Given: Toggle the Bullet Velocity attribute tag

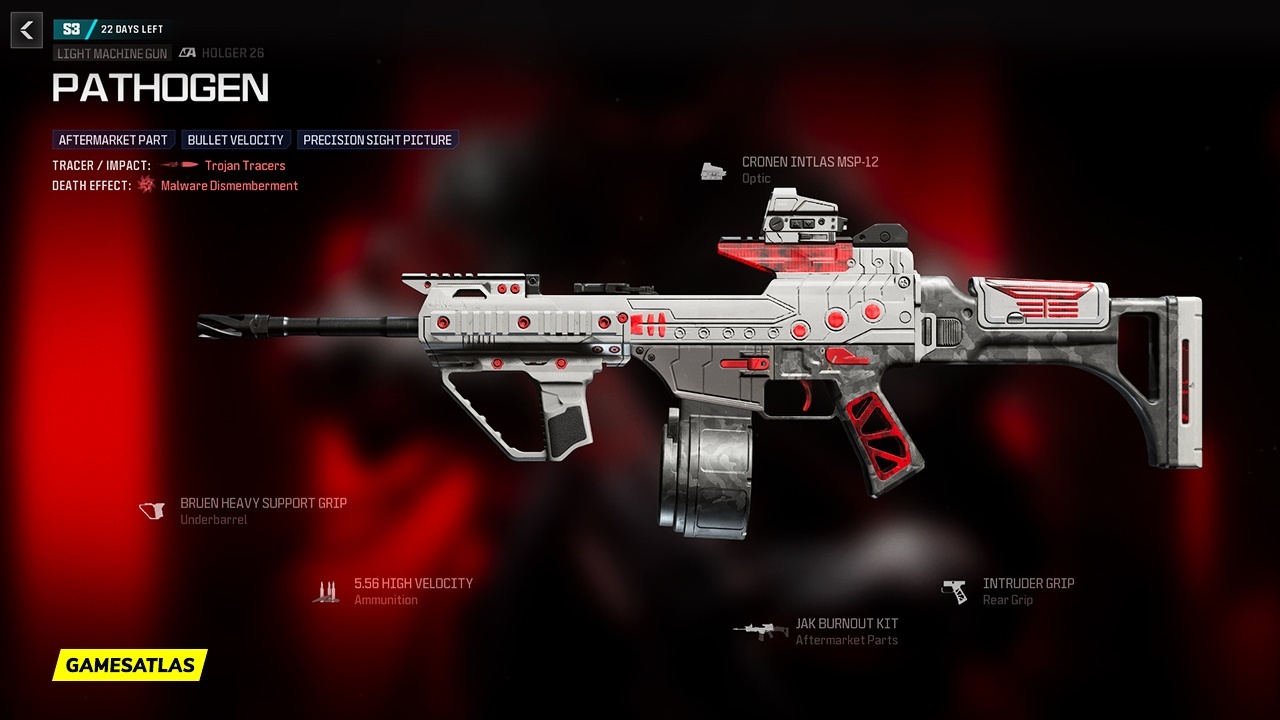Looking at the screenshot, I should (236, 140).
